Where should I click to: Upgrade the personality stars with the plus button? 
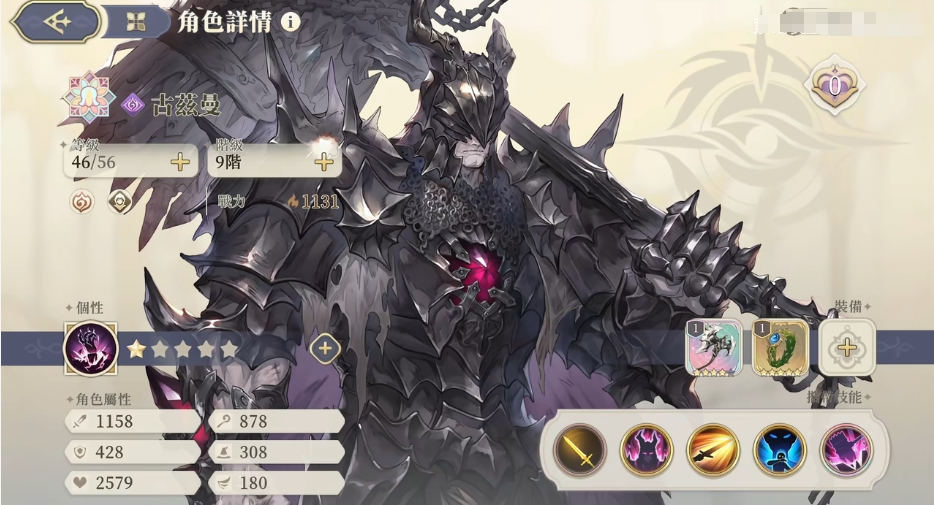[325, 348]
